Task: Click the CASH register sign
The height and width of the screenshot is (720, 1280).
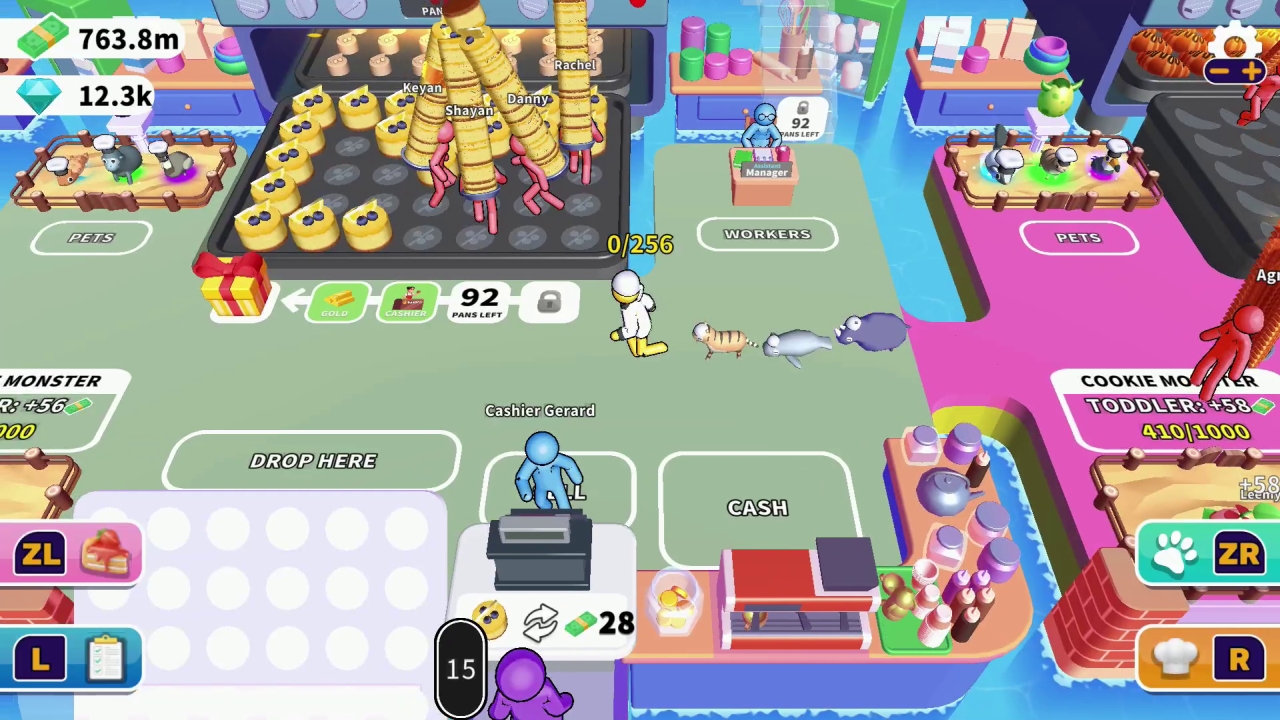Action: click(757, 507)
